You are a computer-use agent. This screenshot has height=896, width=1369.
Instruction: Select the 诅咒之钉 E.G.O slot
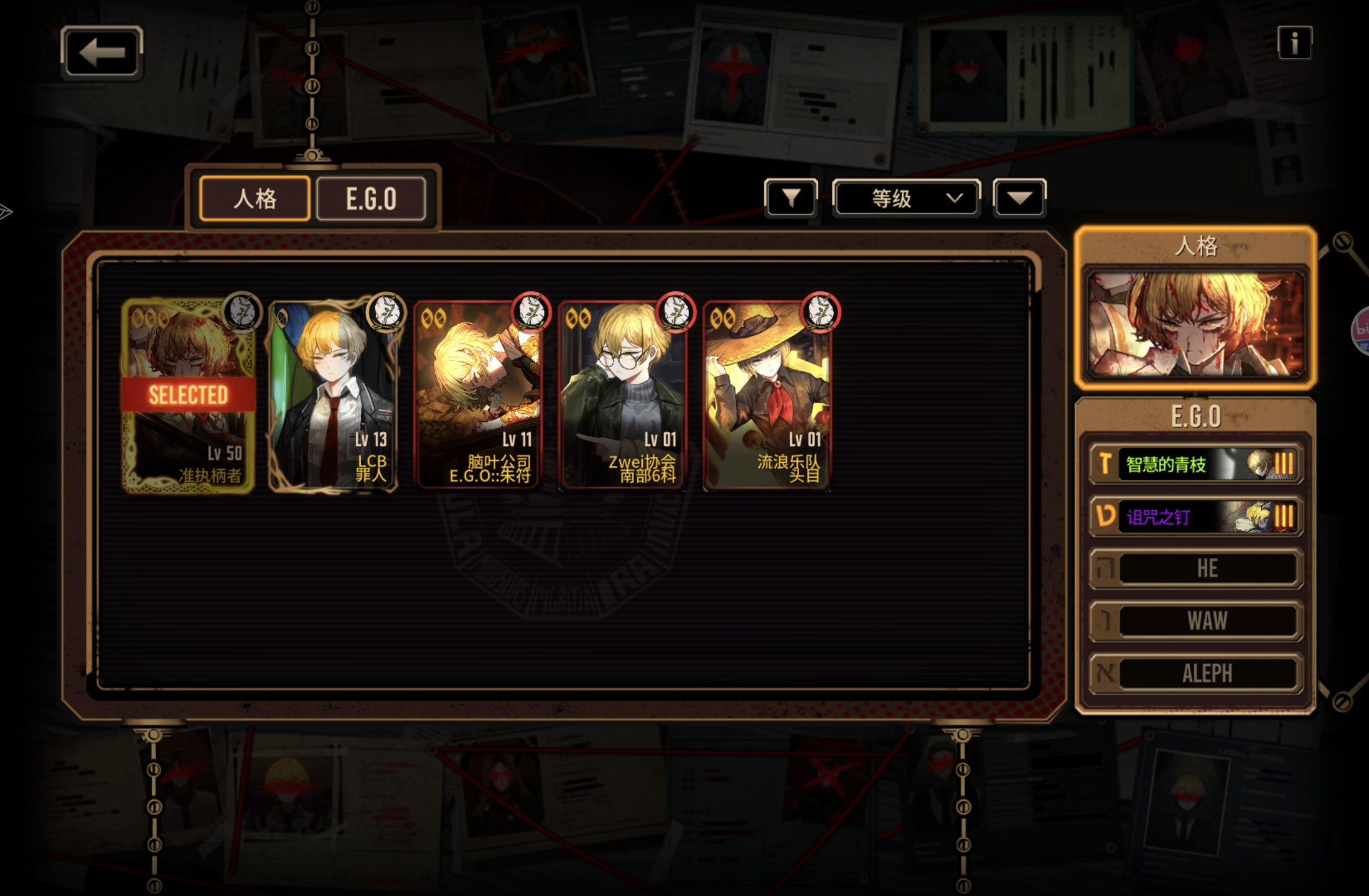[1195, 516]
